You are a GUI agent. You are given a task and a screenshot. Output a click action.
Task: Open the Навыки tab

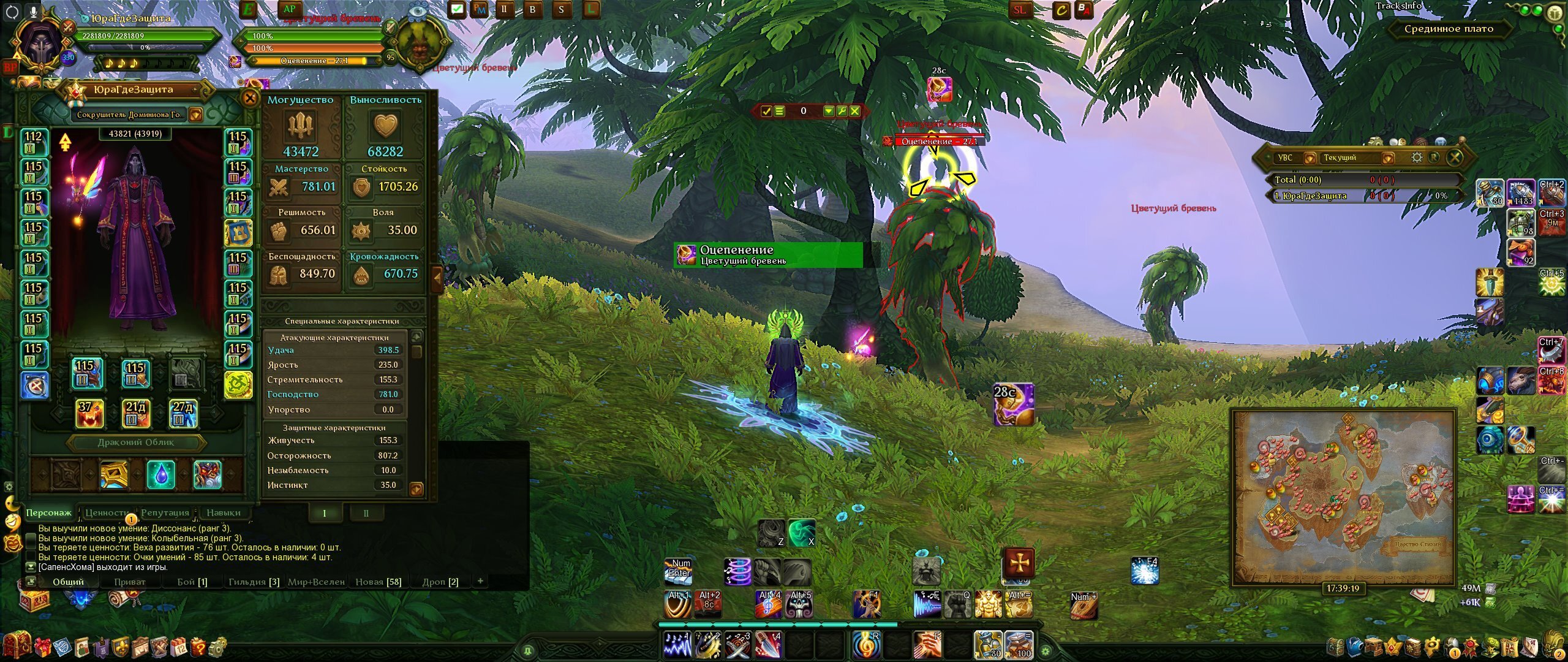pos(224,512)
